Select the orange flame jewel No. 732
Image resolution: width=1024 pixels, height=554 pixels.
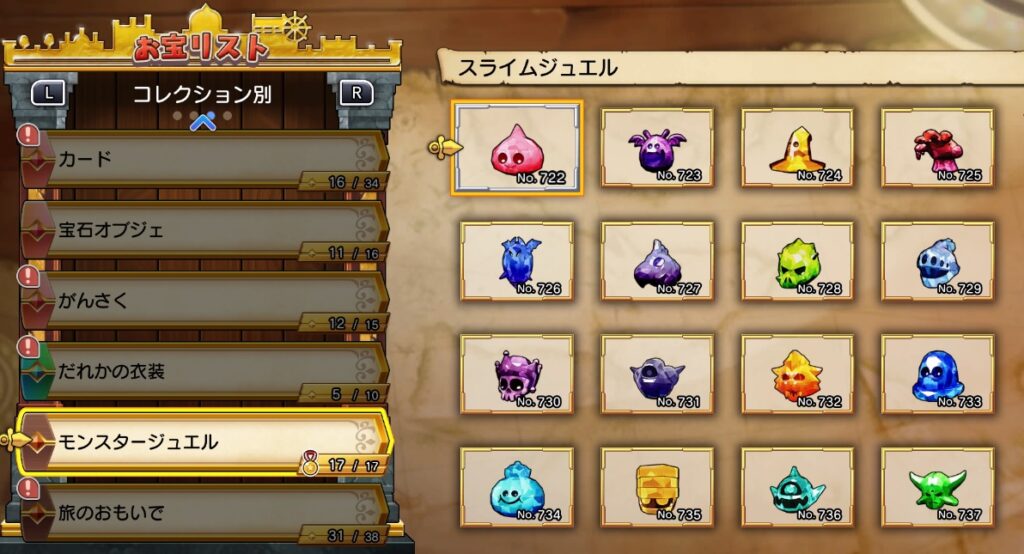pyautogui.click(x=797, y=374)
